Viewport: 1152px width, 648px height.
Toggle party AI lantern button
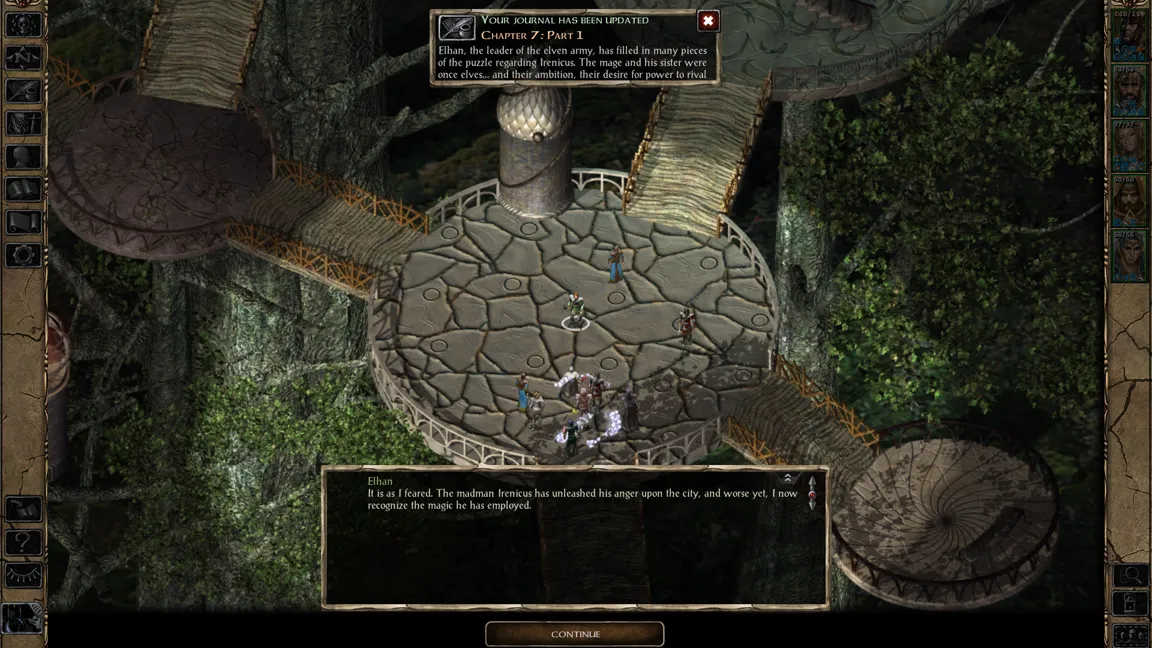[x=1131, y=604]
